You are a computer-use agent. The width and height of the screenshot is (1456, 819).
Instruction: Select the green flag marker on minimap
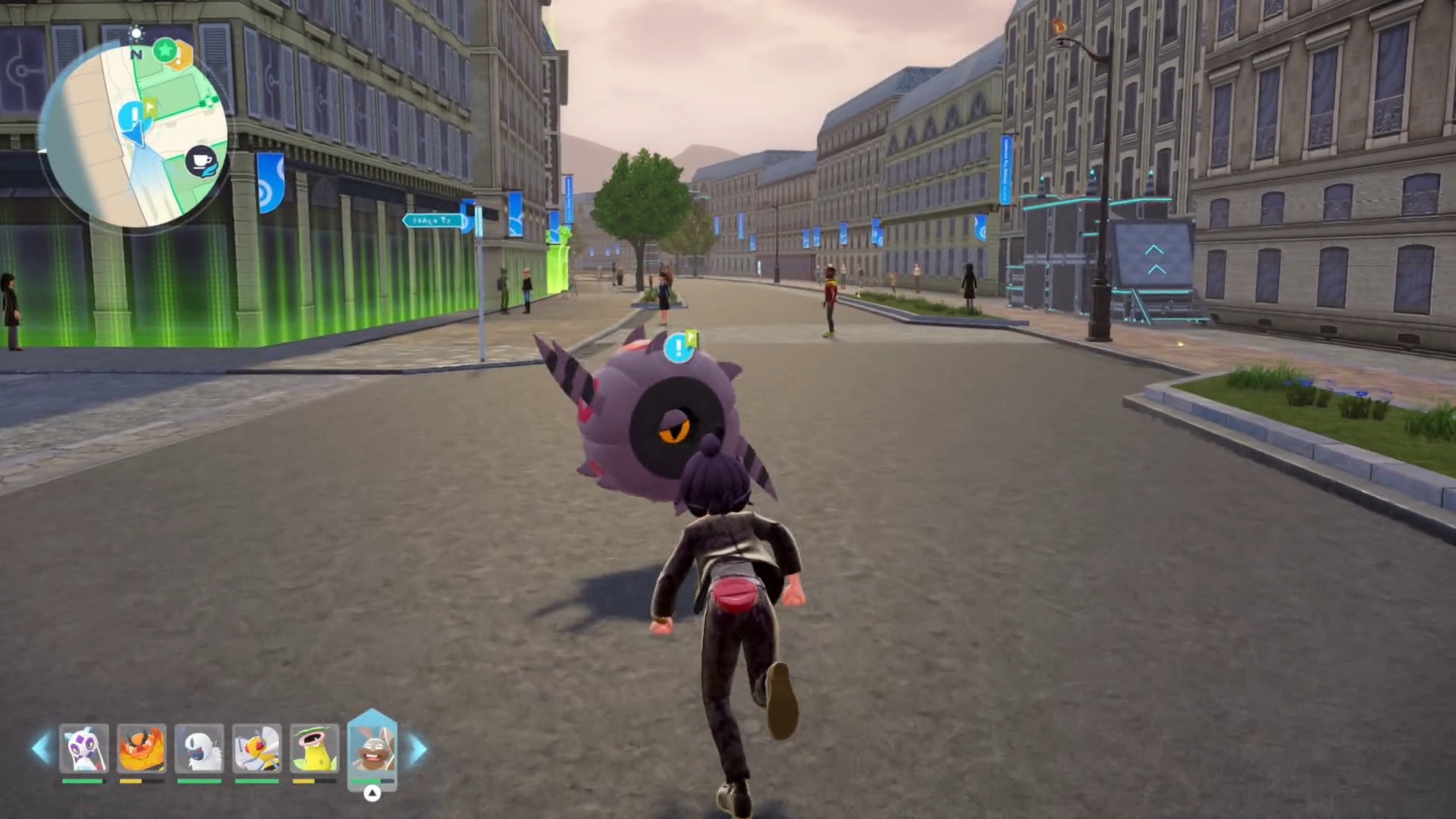pos(149,107)
